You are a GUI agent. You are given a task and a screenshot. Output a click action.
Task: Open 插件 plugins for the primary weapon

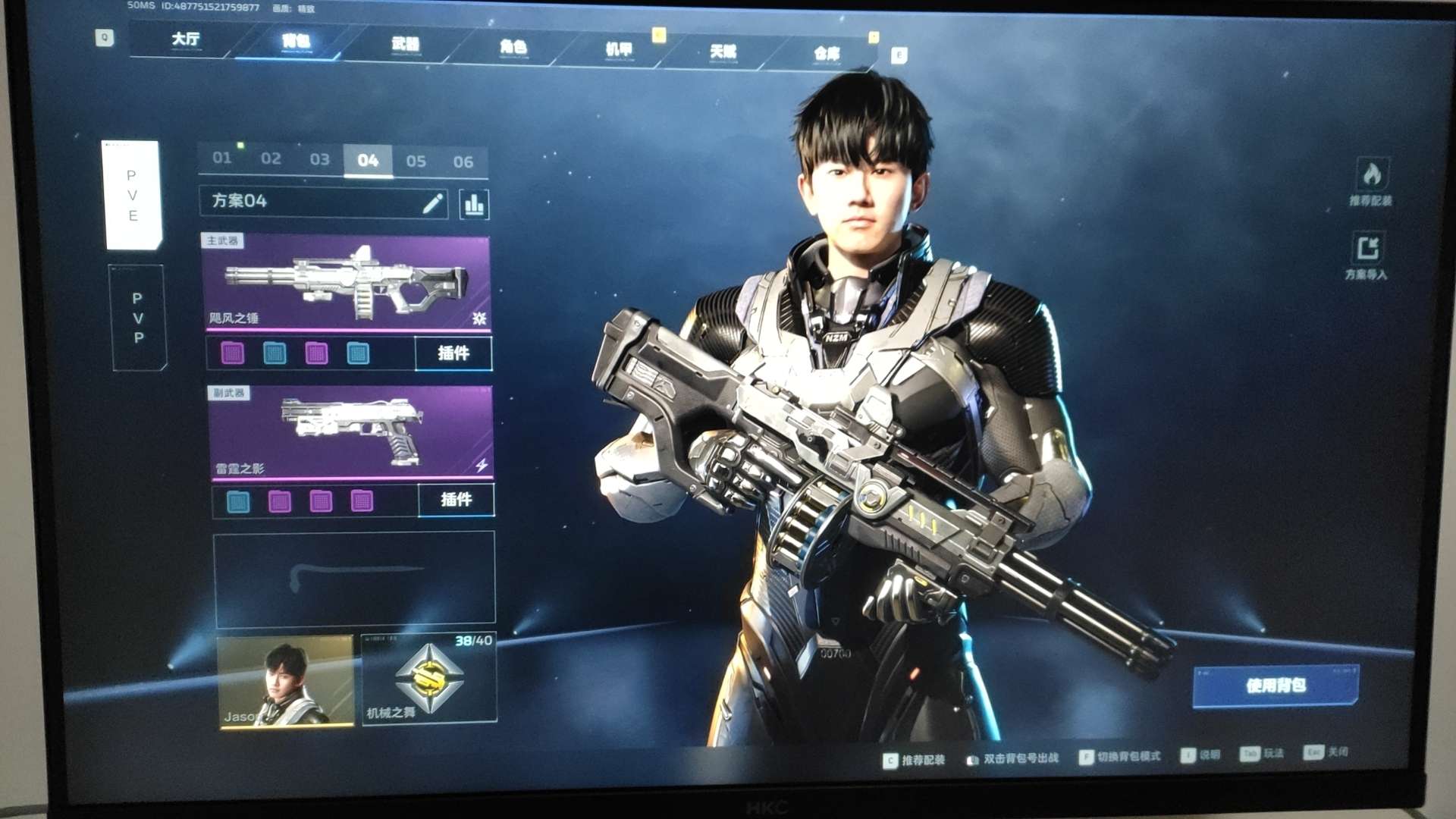click(x=453, y=353)
